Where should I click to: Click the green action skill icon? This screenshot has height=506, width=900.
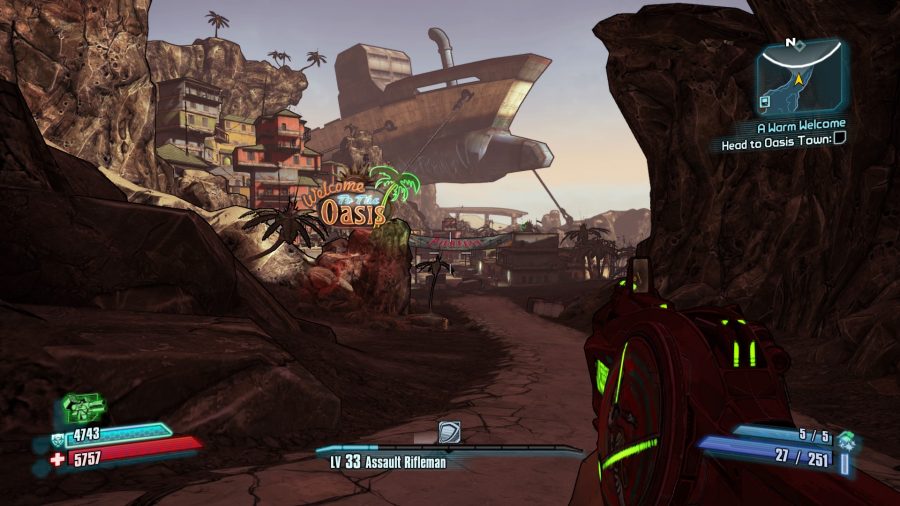pos(83,407)
